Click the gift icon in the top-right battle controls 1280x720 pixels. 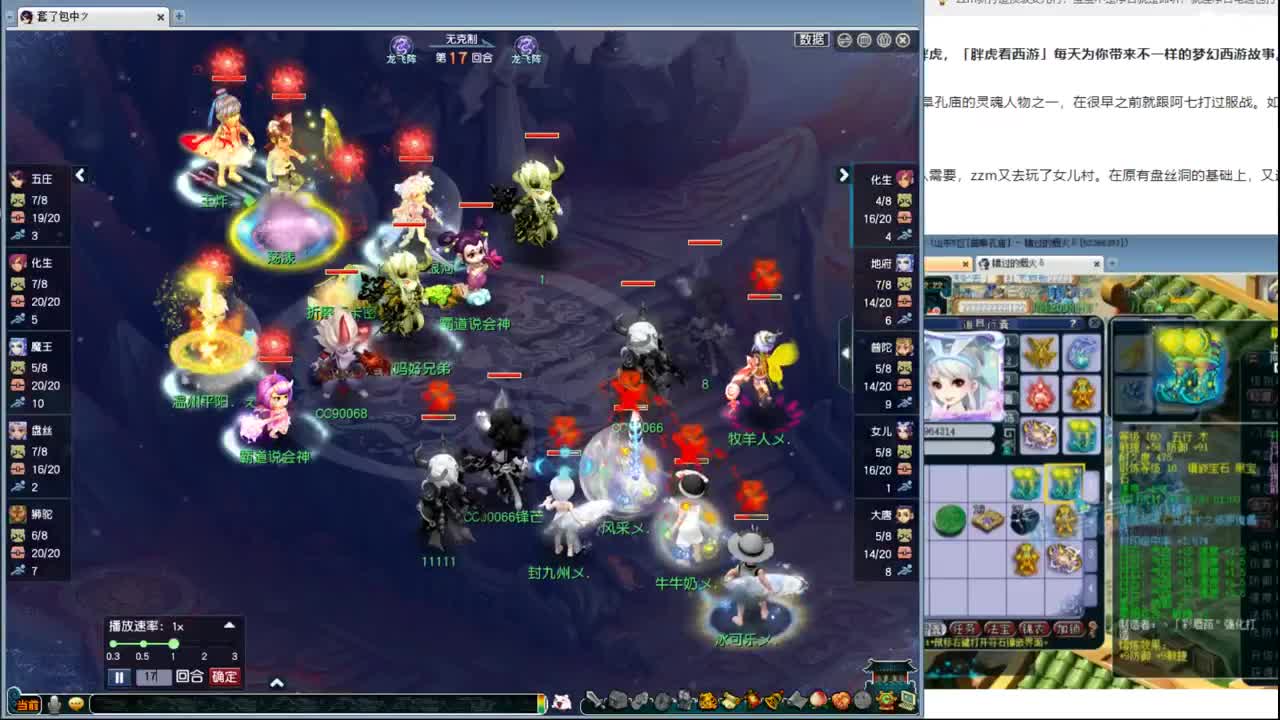pyautogui.click(x=885, y=41)
